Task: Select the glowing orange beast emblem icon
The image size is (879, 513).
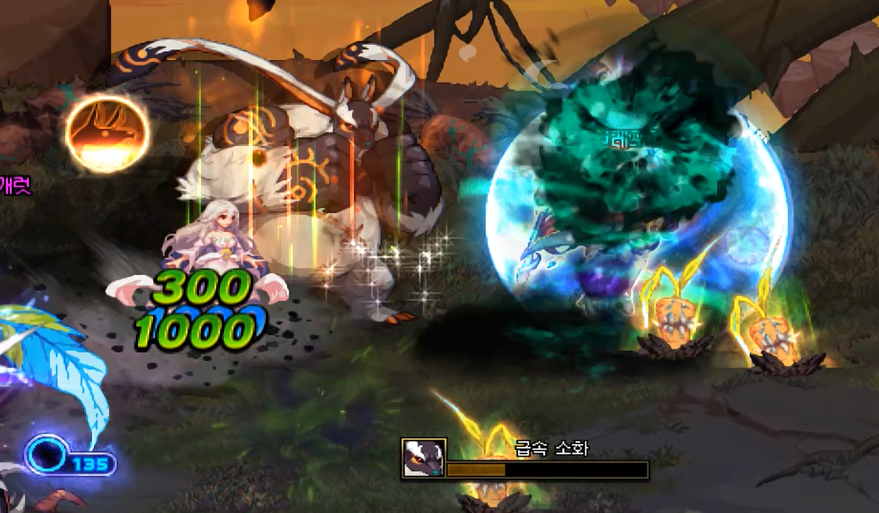Action: (108, 133)
